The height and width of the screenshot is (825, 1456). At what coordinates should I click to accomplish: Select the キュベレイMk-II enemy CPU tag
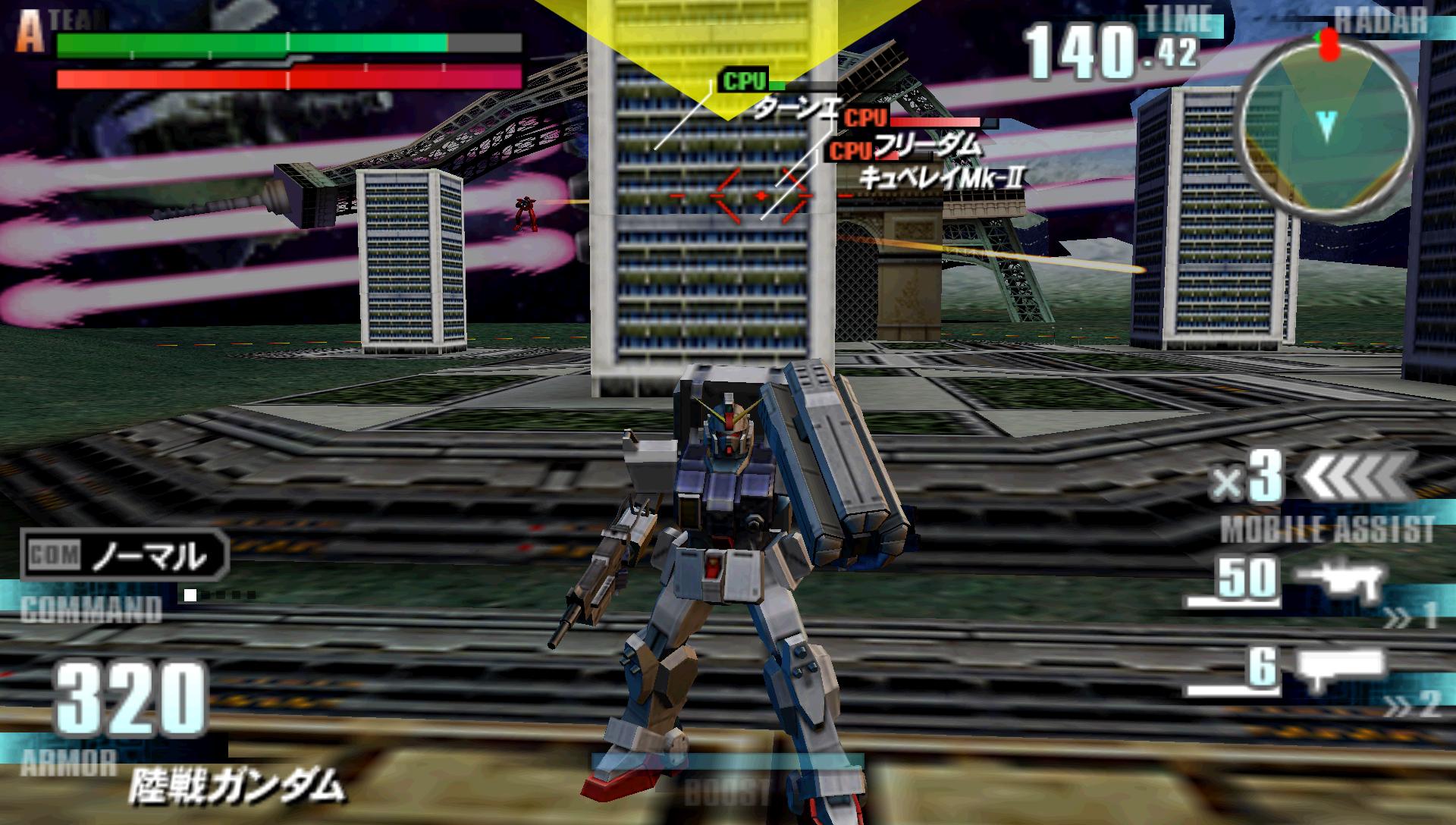pos(849,151)
